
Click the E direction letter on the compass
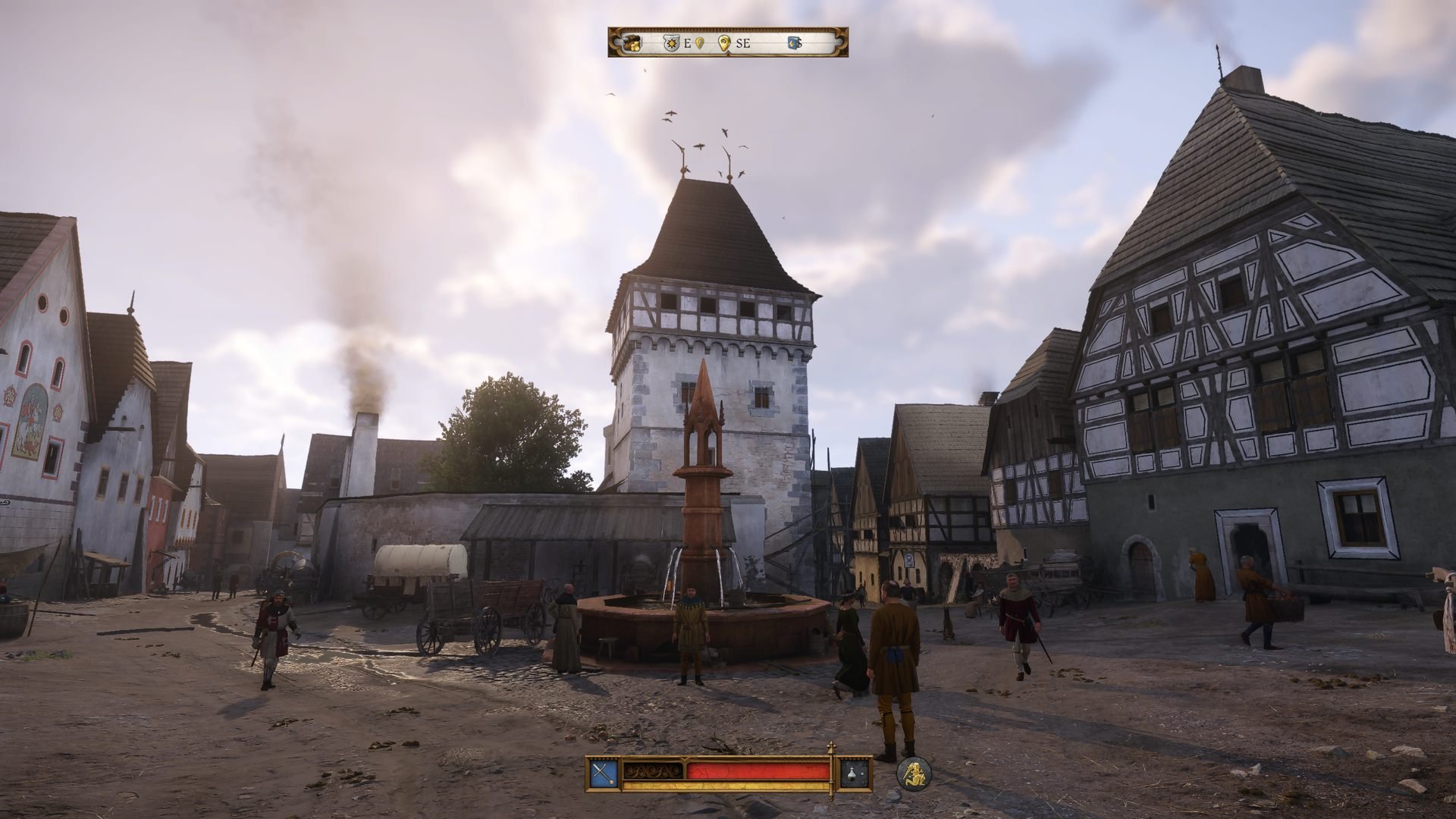tap(687, 43)
